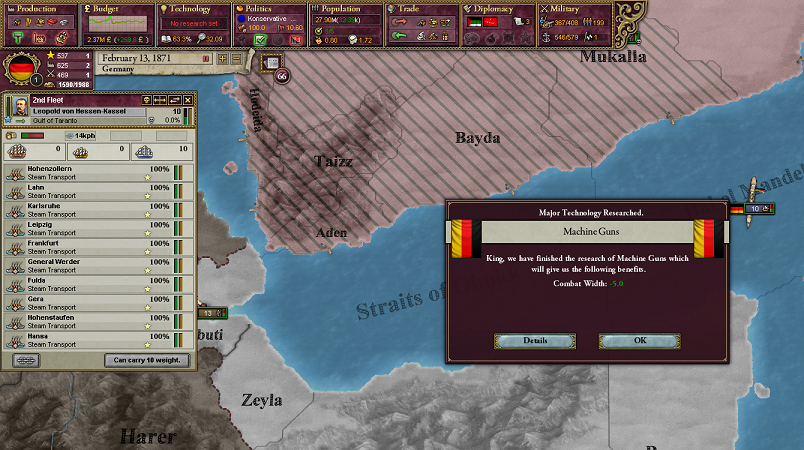Screen dimensions: 804x450
Task: Open the Production tab
Action: [36, 8]
